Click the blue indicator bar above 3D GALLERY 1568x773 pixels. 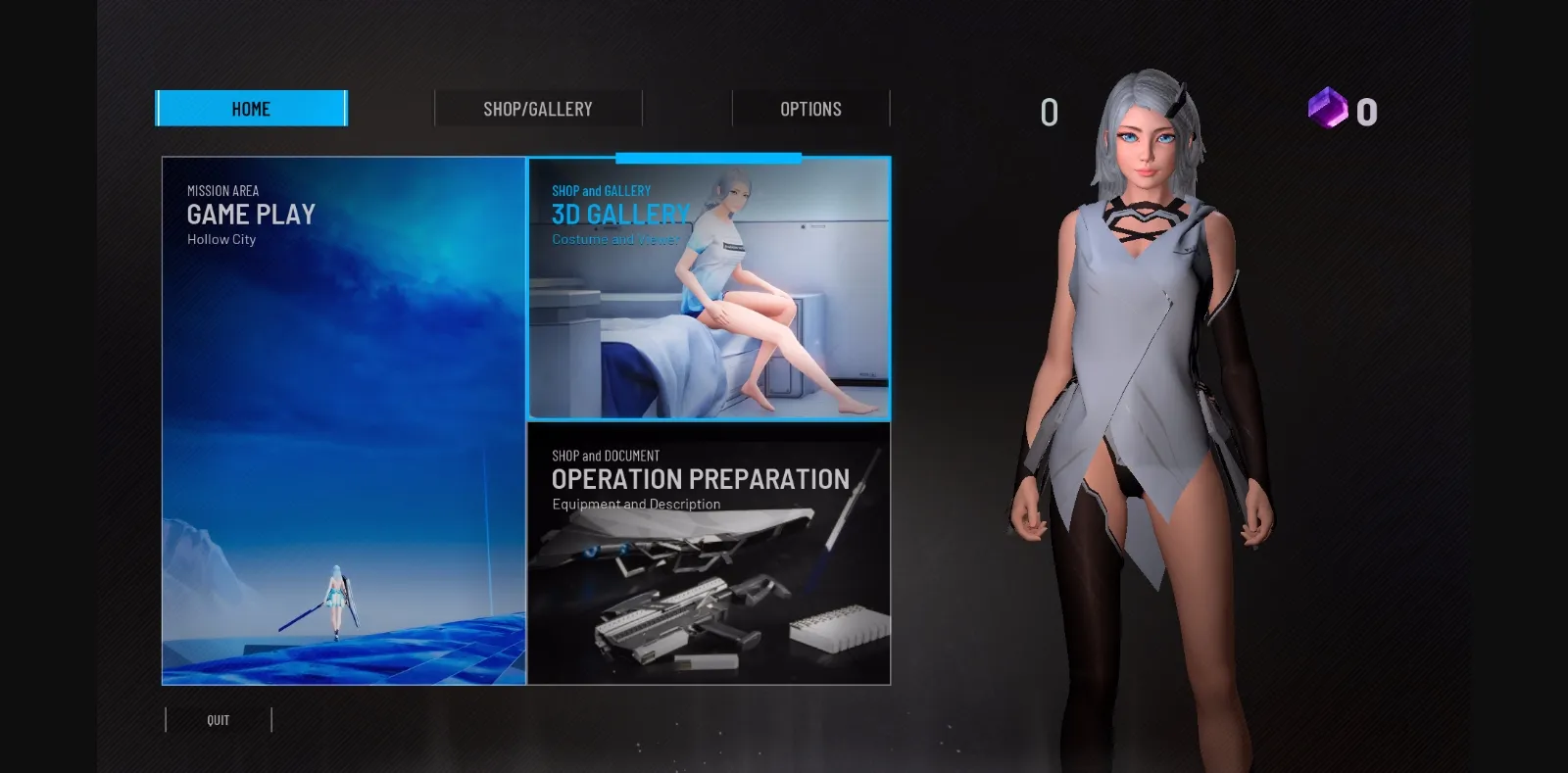708,157
